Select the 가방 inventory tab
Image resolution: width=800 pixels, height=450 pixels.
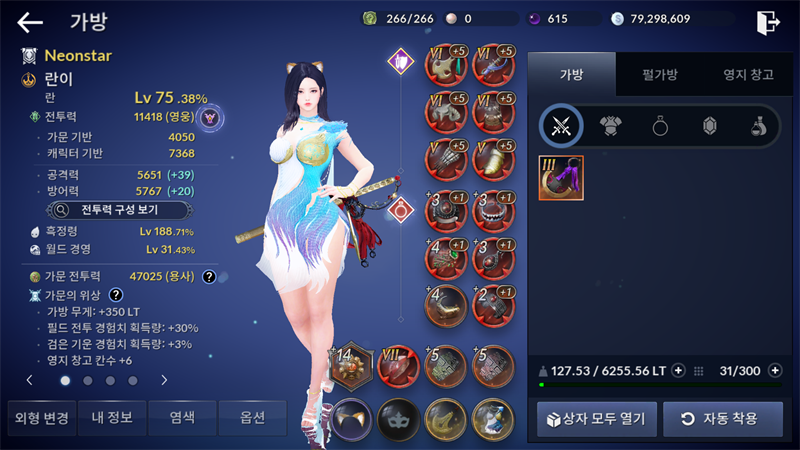(571, 73)
